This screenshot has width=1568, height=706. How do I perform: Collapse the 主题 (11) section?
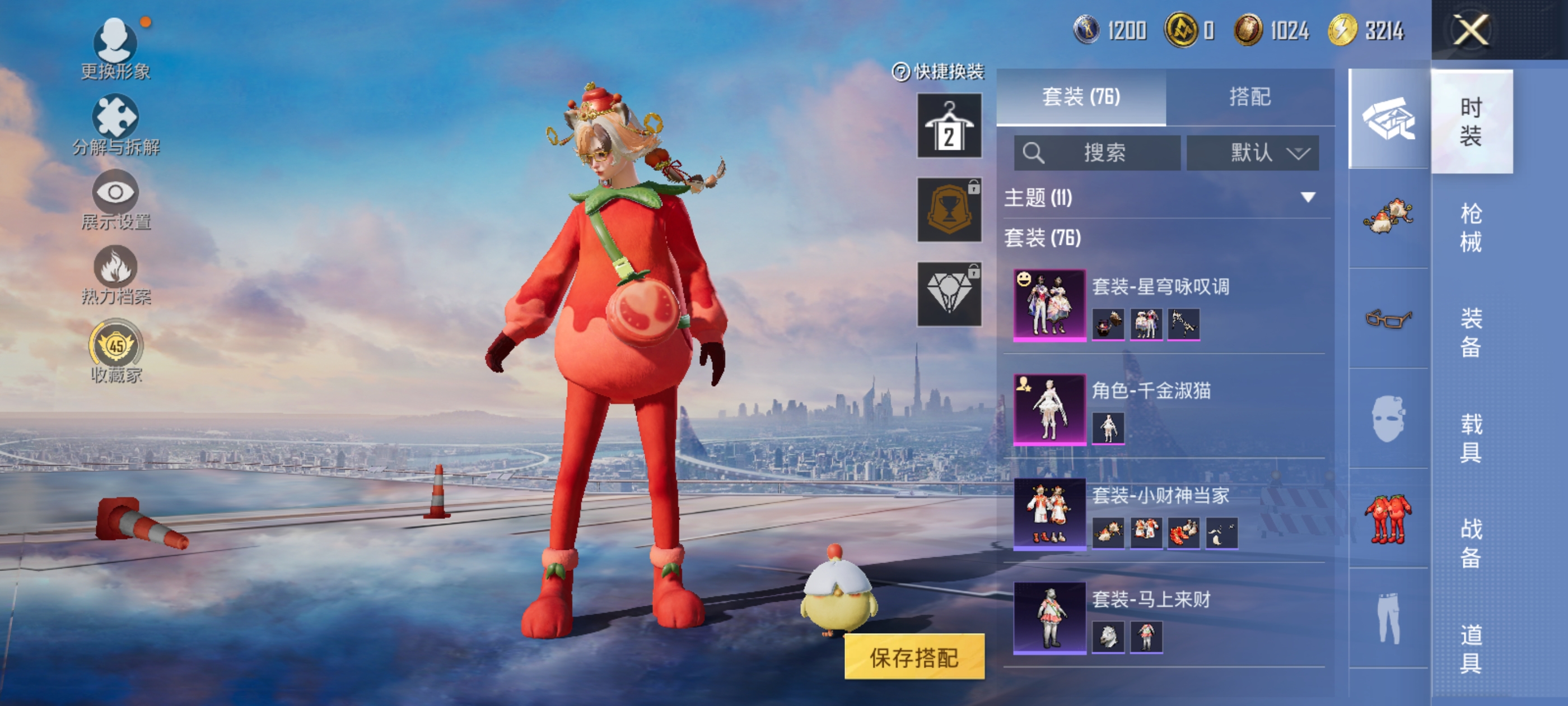[1308, 197]
